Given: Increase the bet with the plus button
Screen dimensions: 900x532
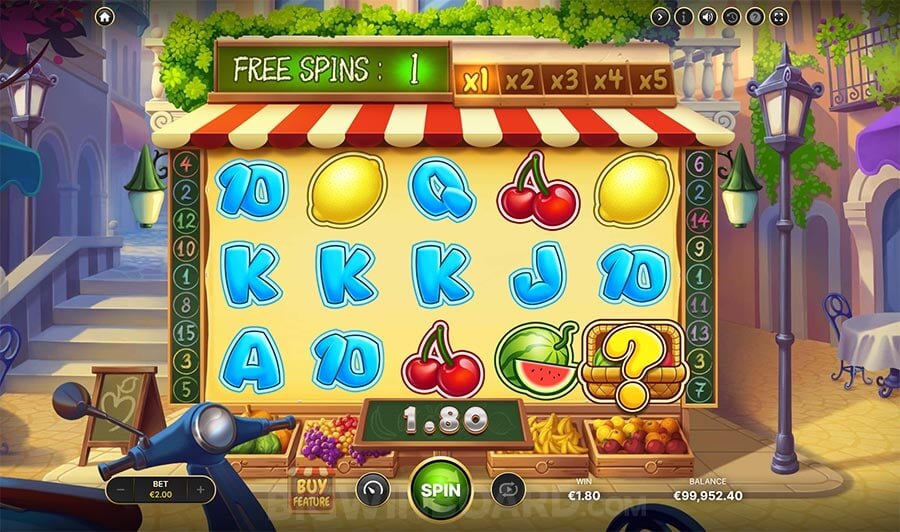Looking at the screenshot, I should (201, 490).
